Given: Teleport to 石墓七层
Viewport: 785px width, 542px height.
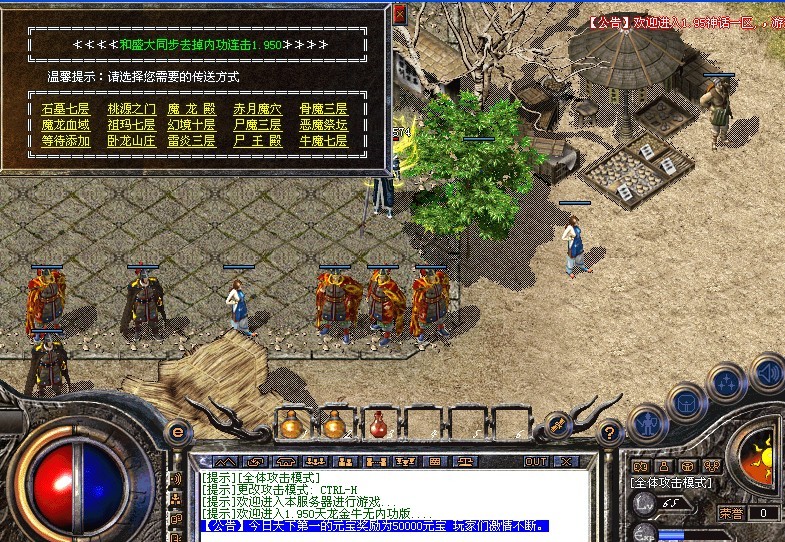Looking at the screenshot, I should pyautogui.click(x=65, y=108).
